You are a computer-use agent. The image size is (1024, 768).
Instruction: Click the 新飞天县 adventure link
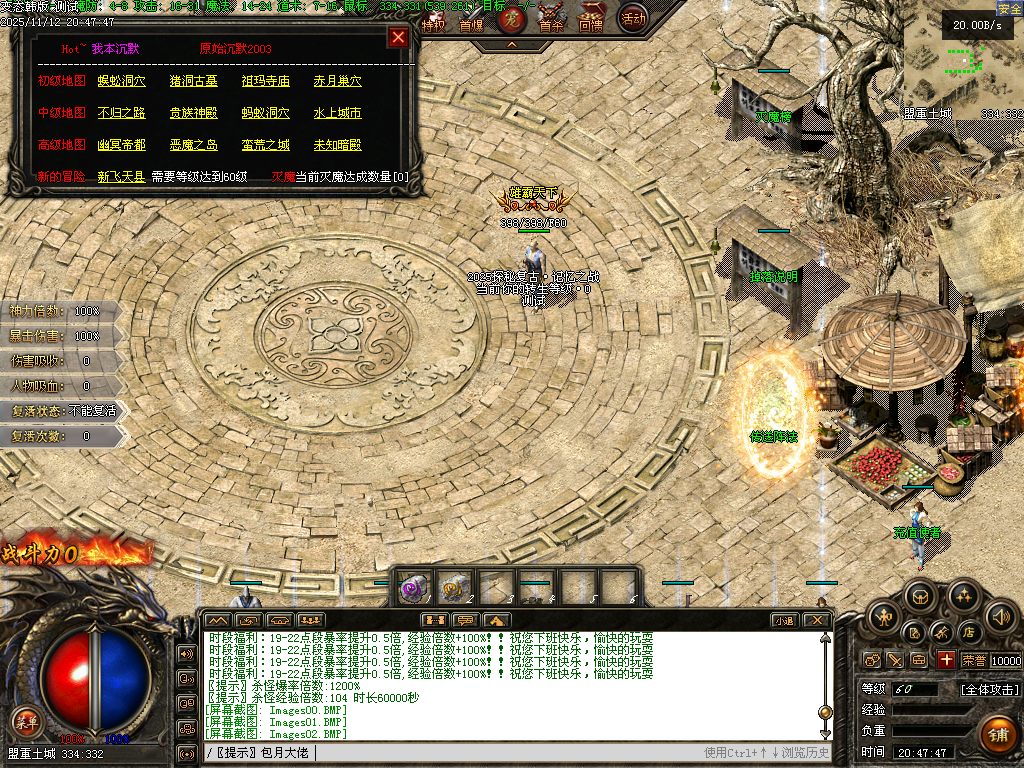point(122,177)
